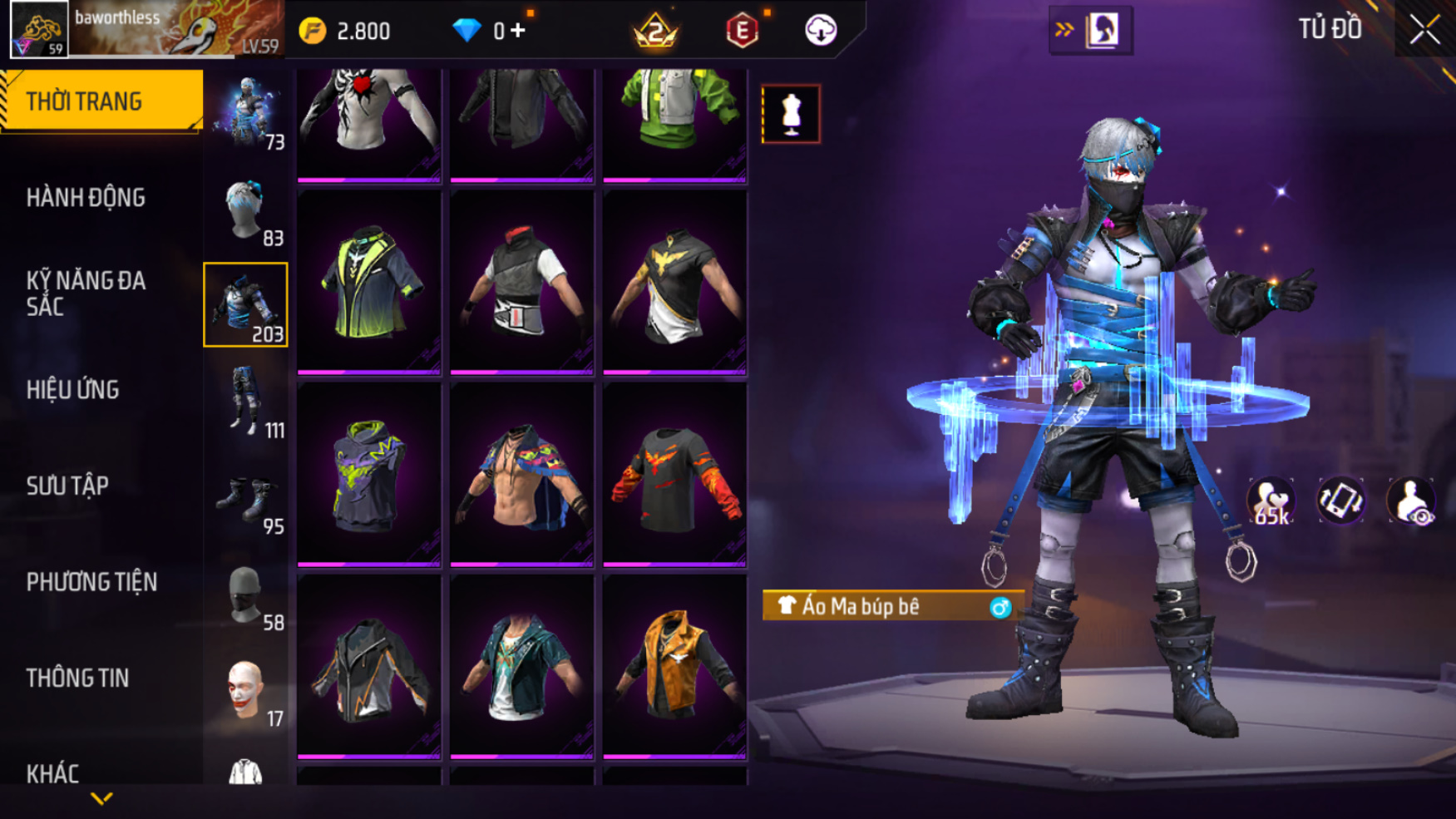The width and height of the screenshot is (1456, 819).
Task: Open the mask subcategory showing 58
Action: click(246, 595)
